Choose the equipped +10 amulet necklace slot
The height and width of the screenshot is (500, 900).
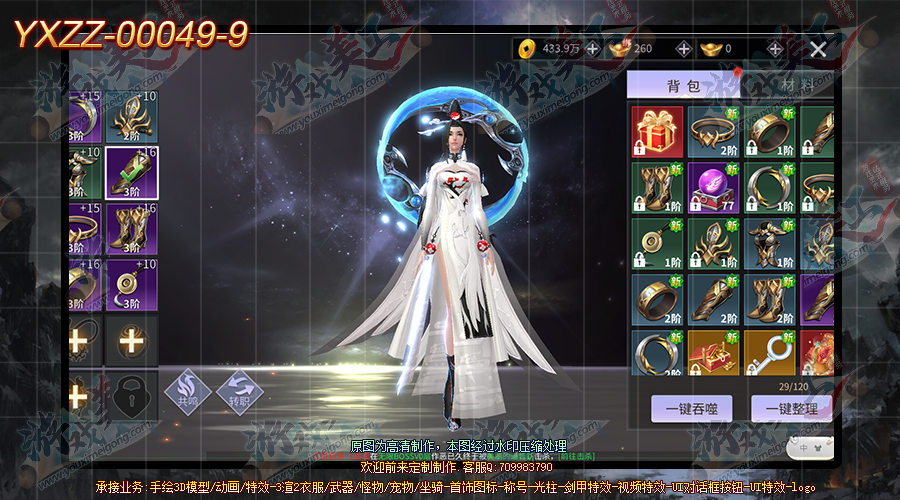pos(131,285)
